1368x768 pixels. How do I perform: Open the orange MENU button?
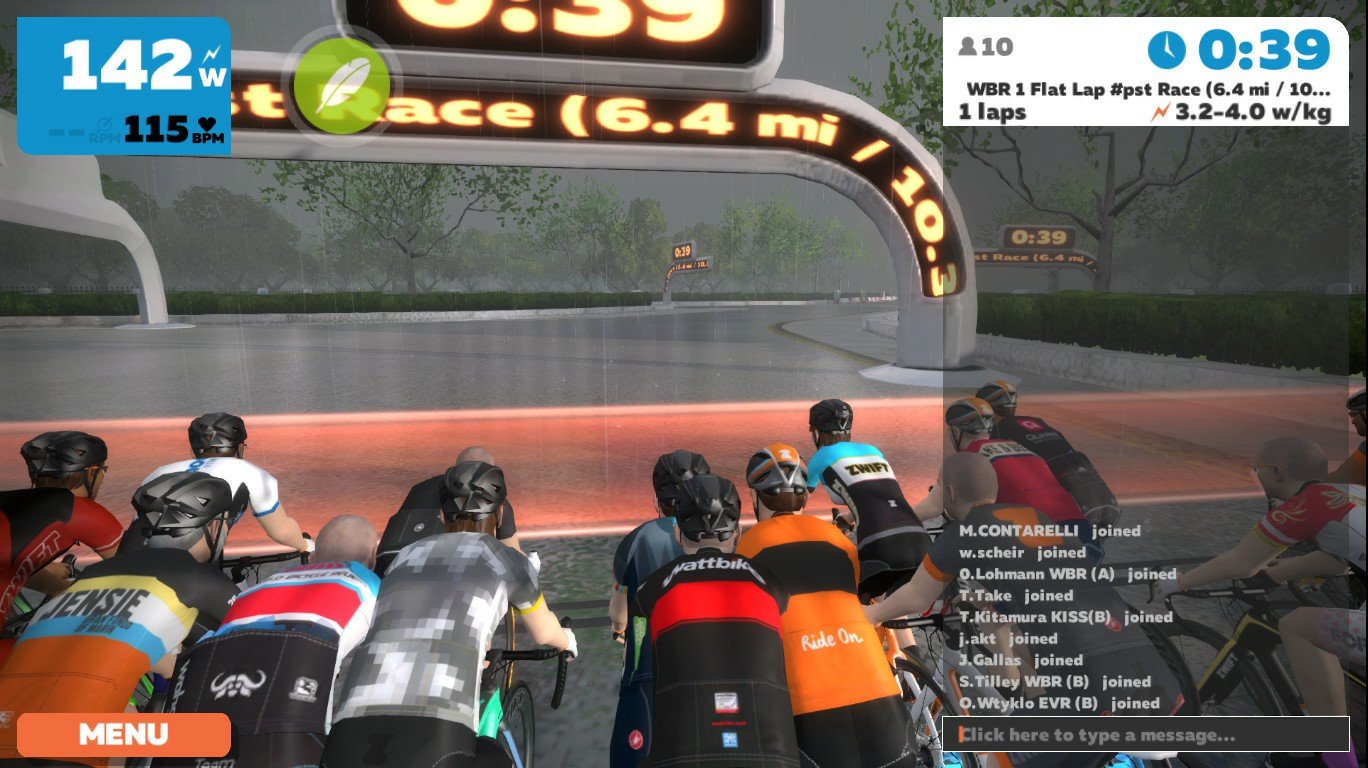coord(124,734)
